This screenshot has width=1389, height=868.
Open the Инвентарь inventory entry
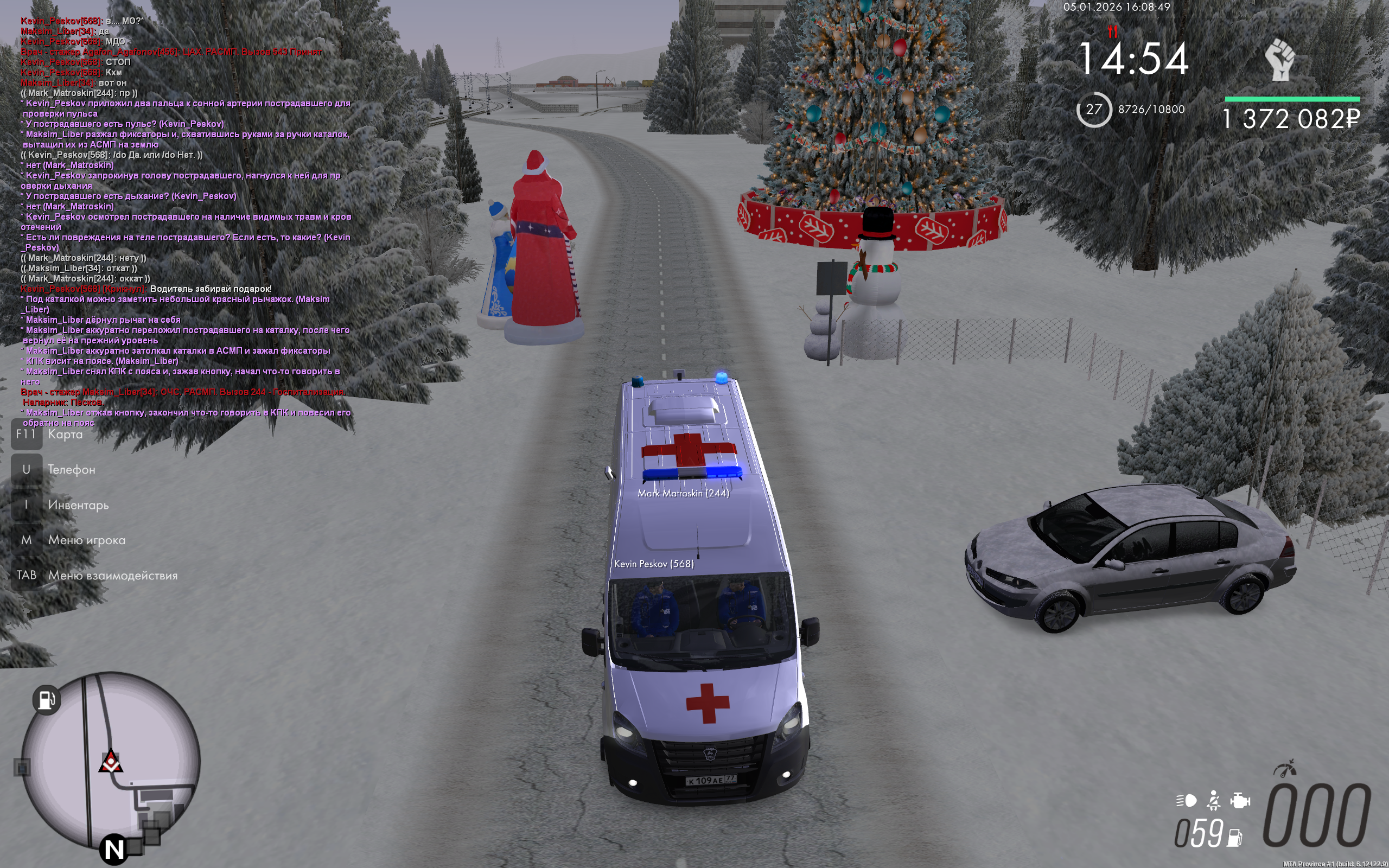click(x=78, y=505)
